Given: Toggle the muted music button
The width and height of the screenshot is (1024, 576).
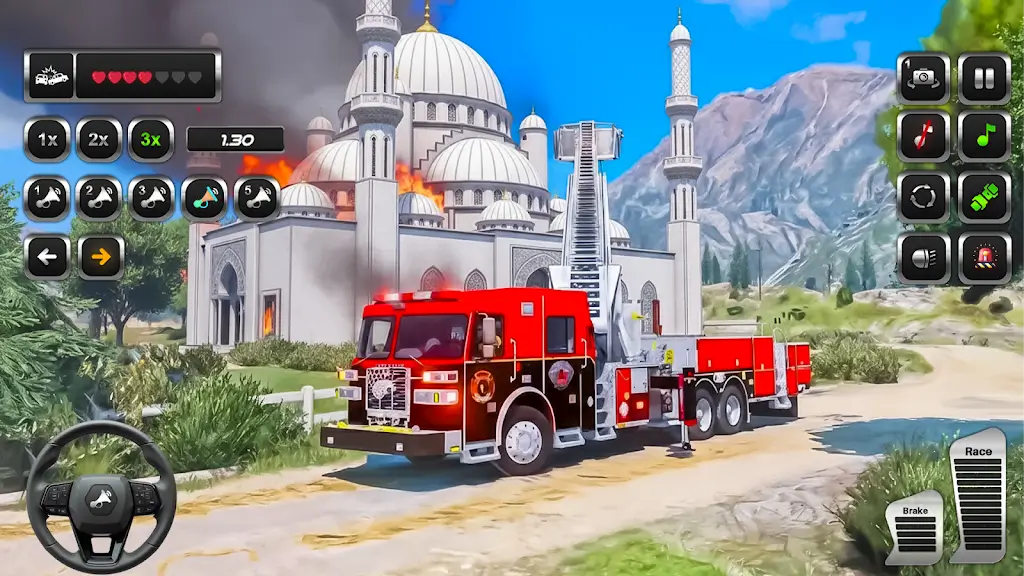Looking at the screenshot, I should (x=923, y=137).
